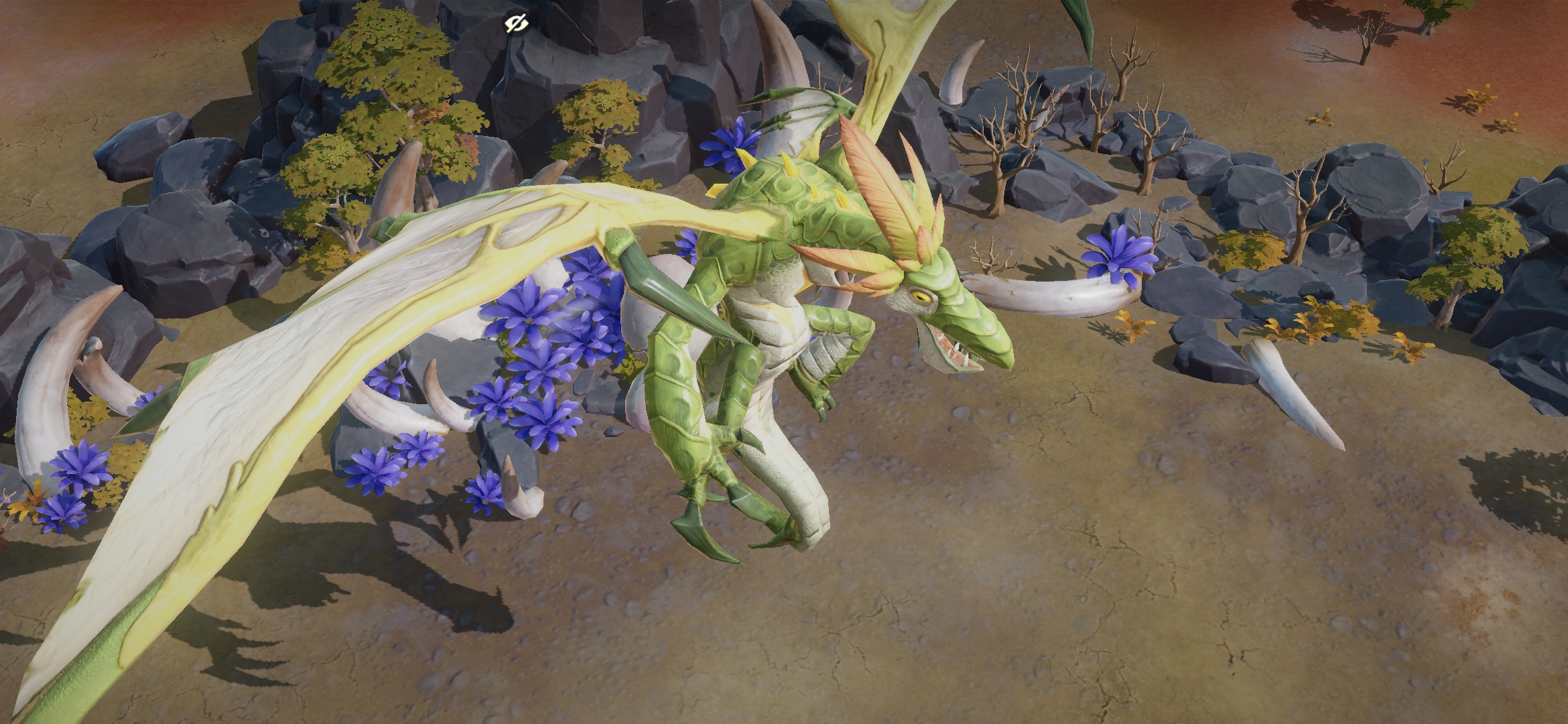Toggle the crossed-out eye visibility icon
This screenshot has width=1568, height=724.
tap(517, 25)
